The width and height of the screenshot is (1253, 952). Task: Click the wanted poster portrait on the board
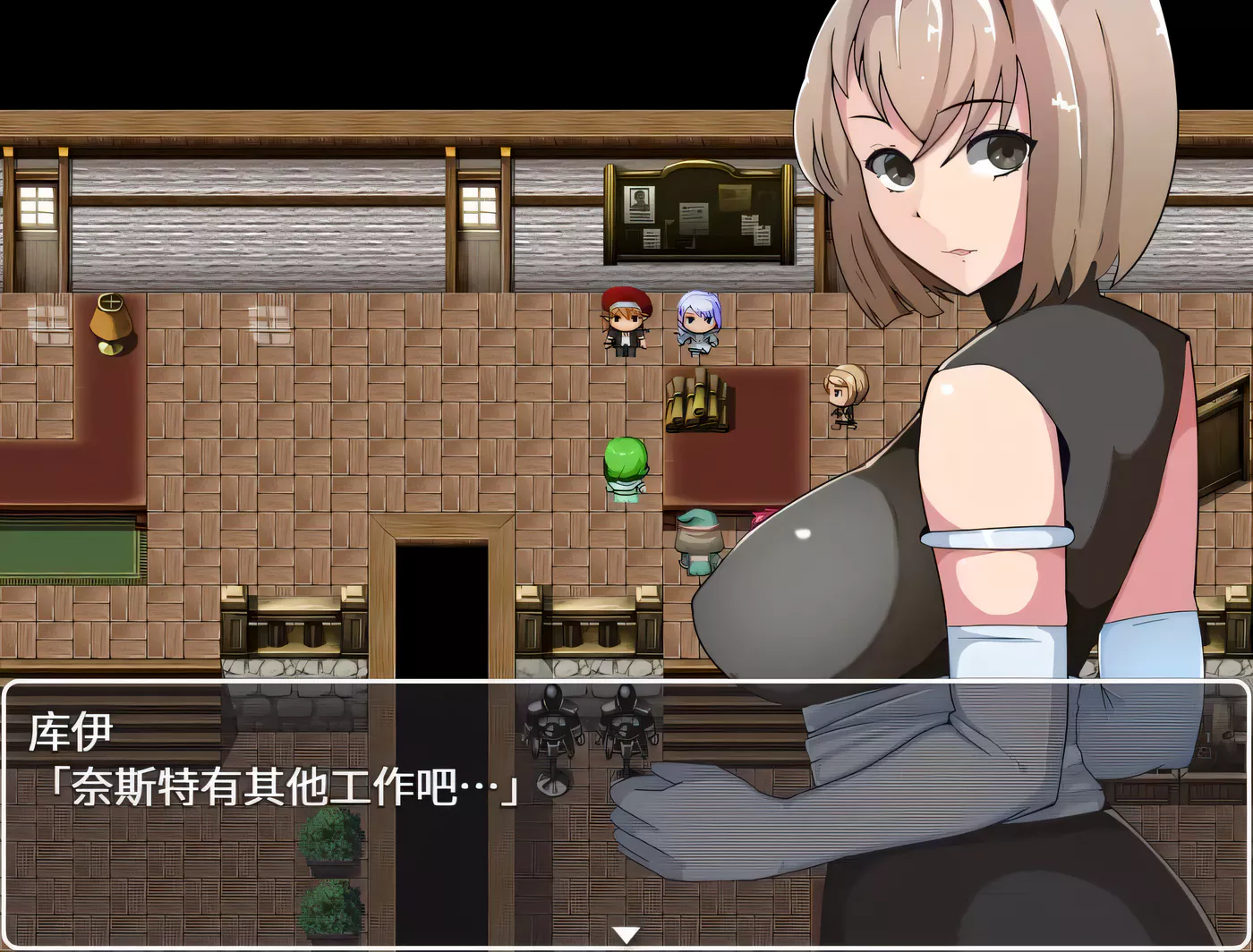point(639,199)
